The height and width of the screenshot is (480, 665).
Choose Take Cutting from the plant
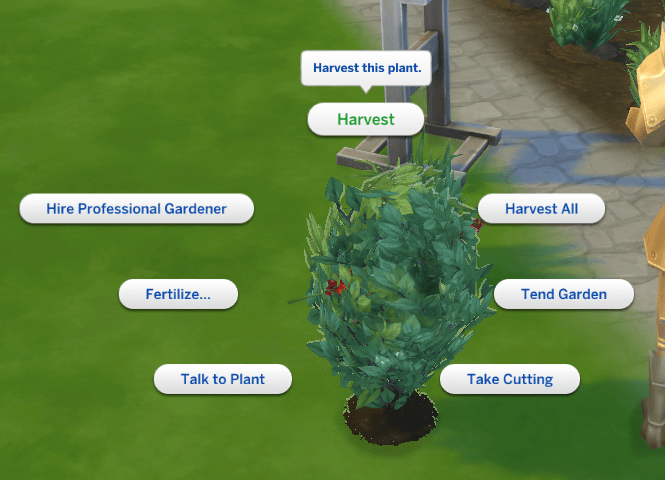point(510,380)
